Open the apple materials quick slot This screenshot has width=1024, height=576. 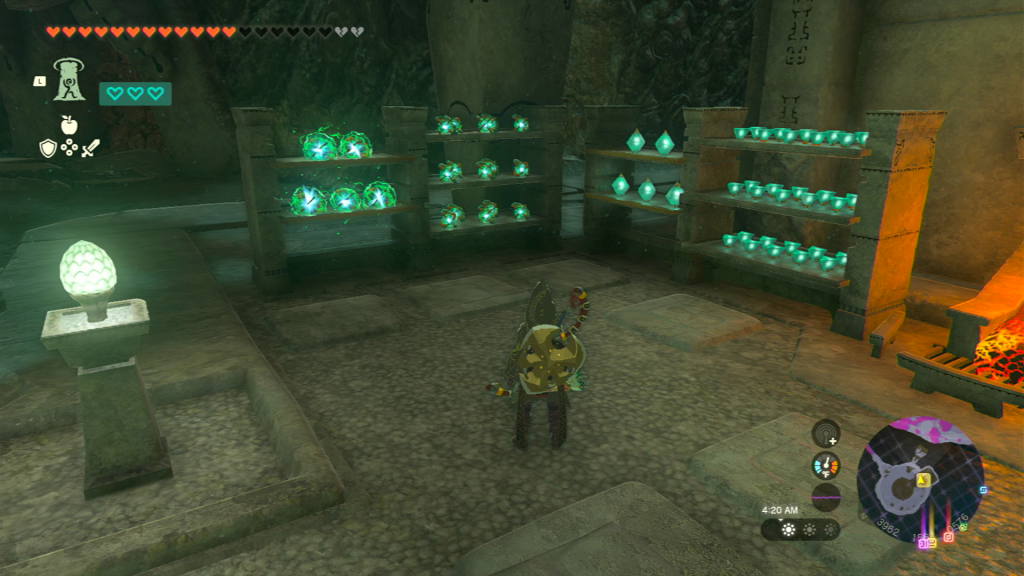point(69,125)
